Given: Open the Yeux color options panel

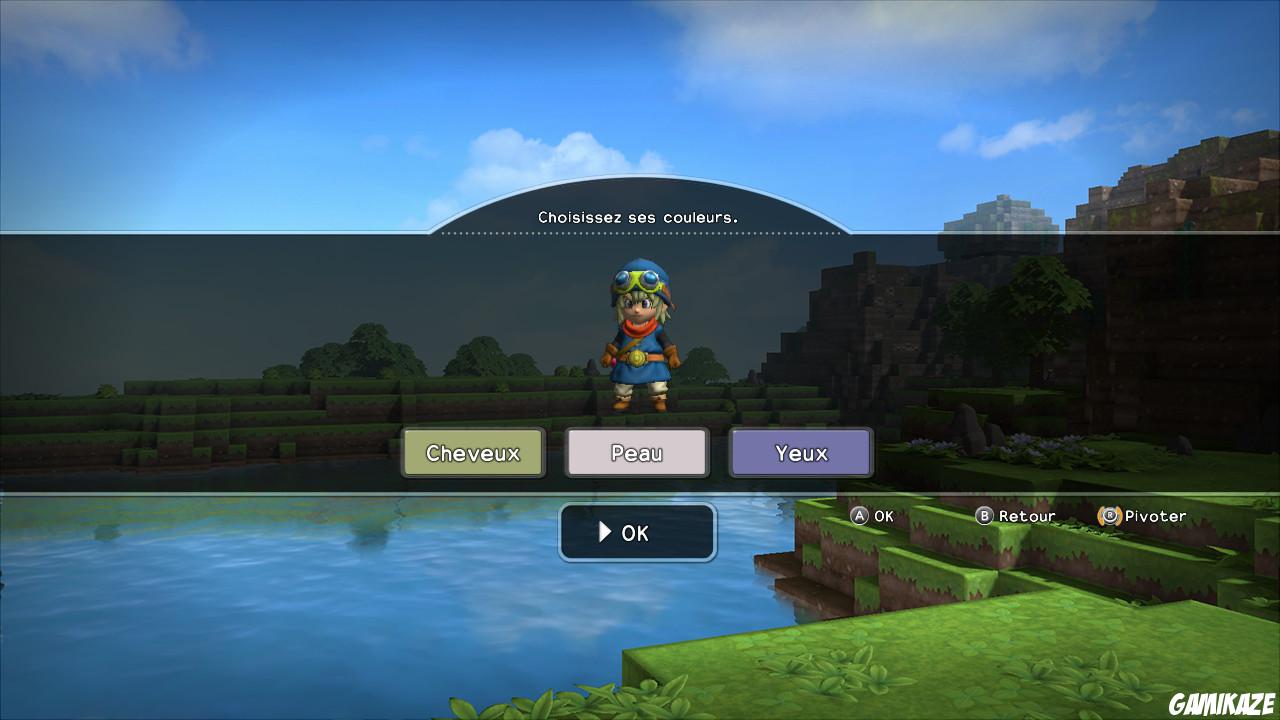Looking at the screenshot, I should (x=801, y=452).
